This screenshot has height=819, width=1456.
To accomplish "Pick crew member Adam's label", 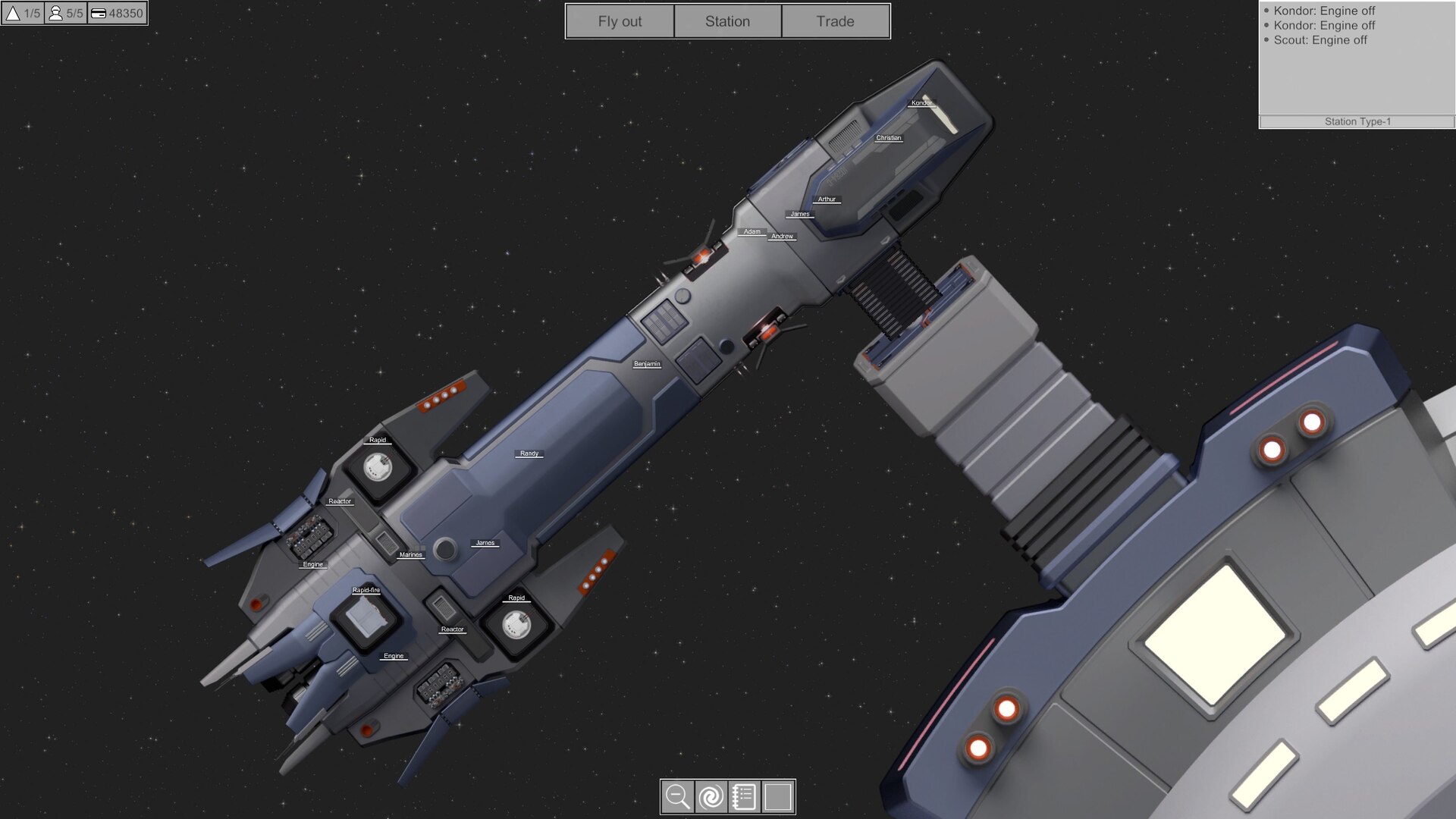I will tap(752, 231).
